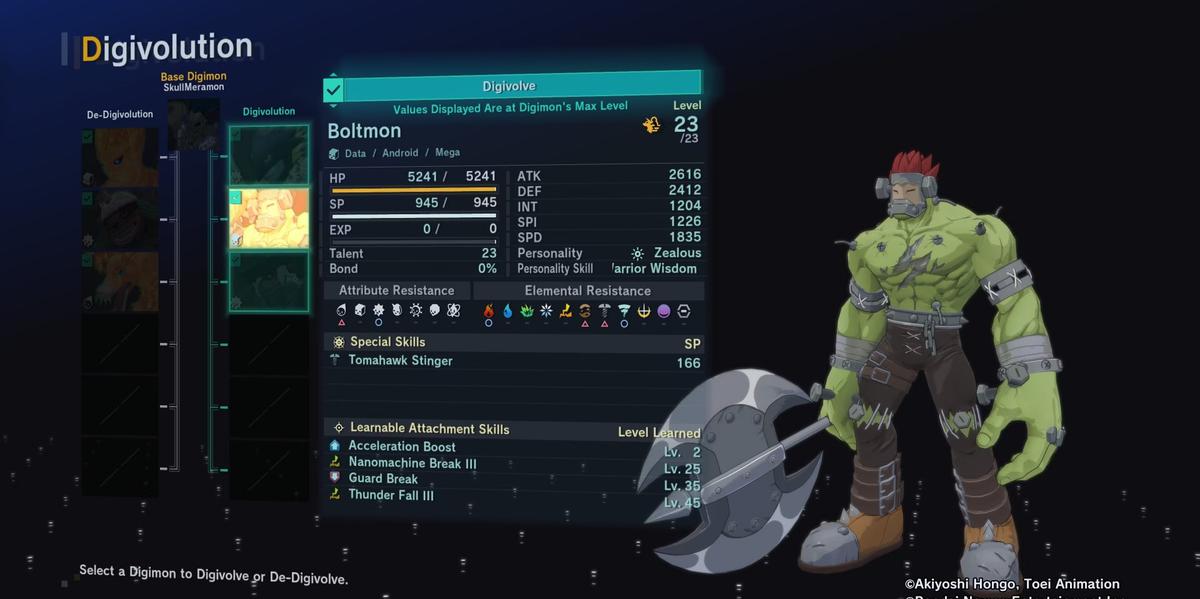Pick the De-Digivolution portrait with the white cap
1200x599 pixels.
[x=120, y=219]
